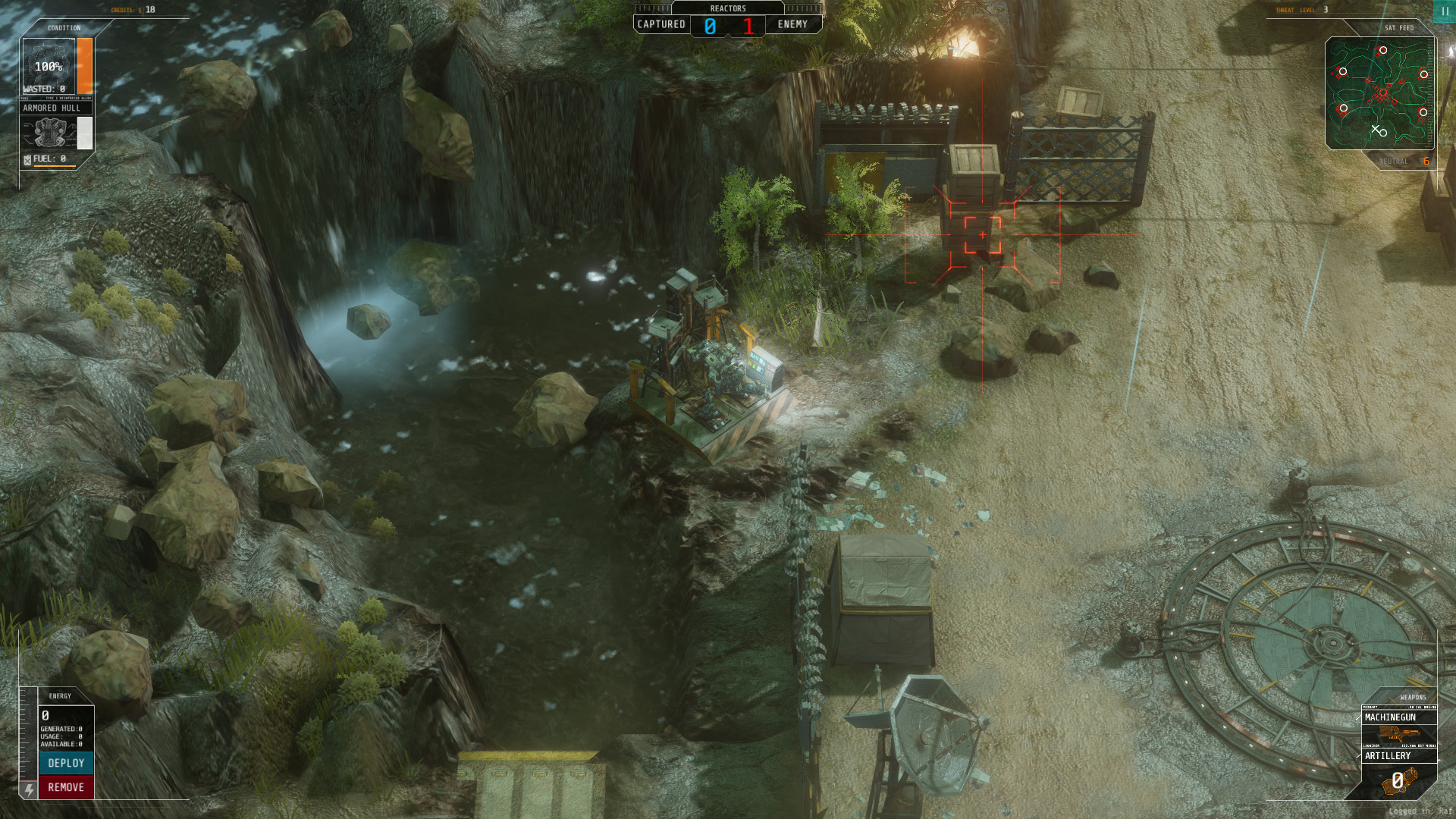Image resolution: width=1456 pixels, height=819 pixels.
Task: Switch to the Captured reactors tab
Action: pos(661,24)
